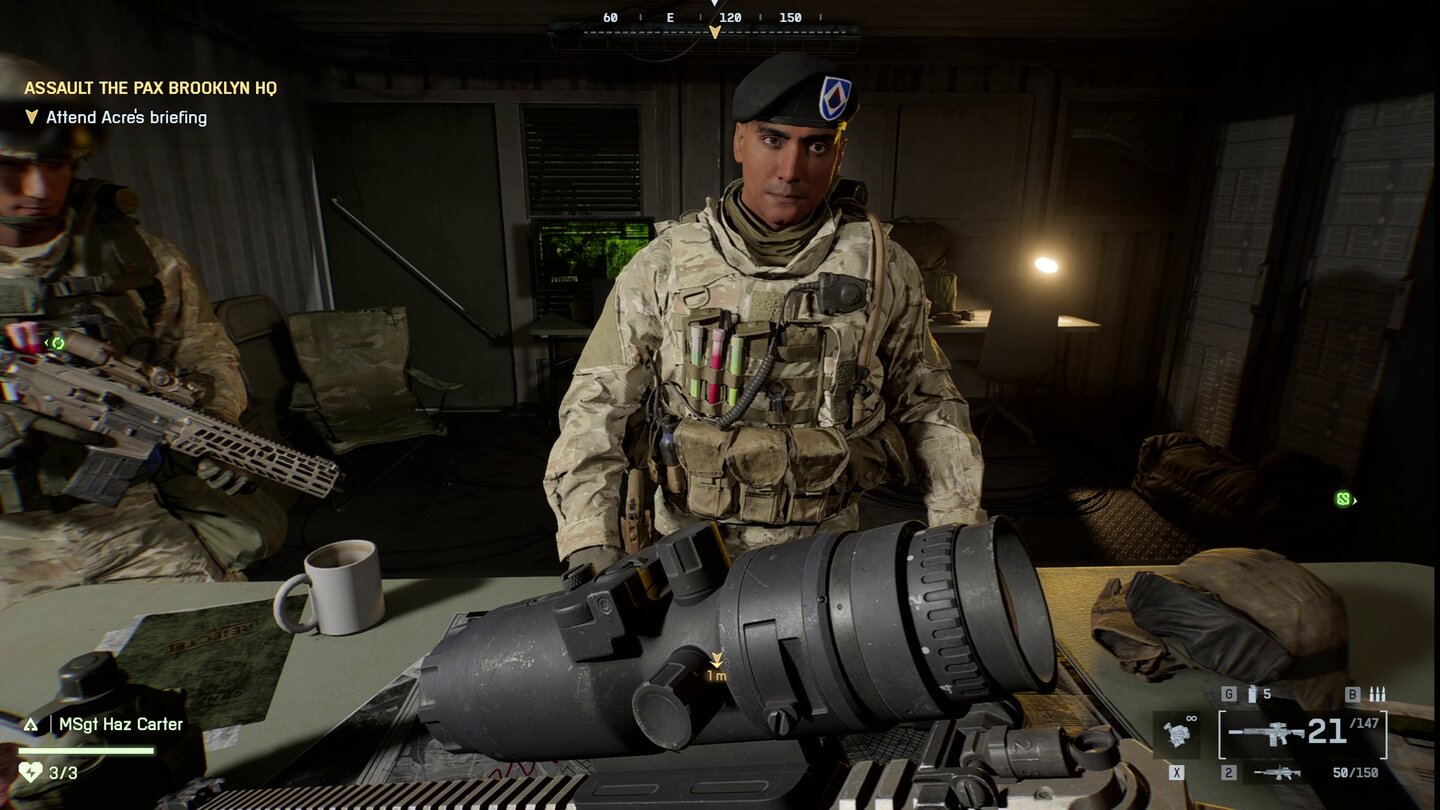This screenshot has width=1440, height=810.
Task: Select the bullet ammo type icon next to B
Action: tap(1377, 694)
